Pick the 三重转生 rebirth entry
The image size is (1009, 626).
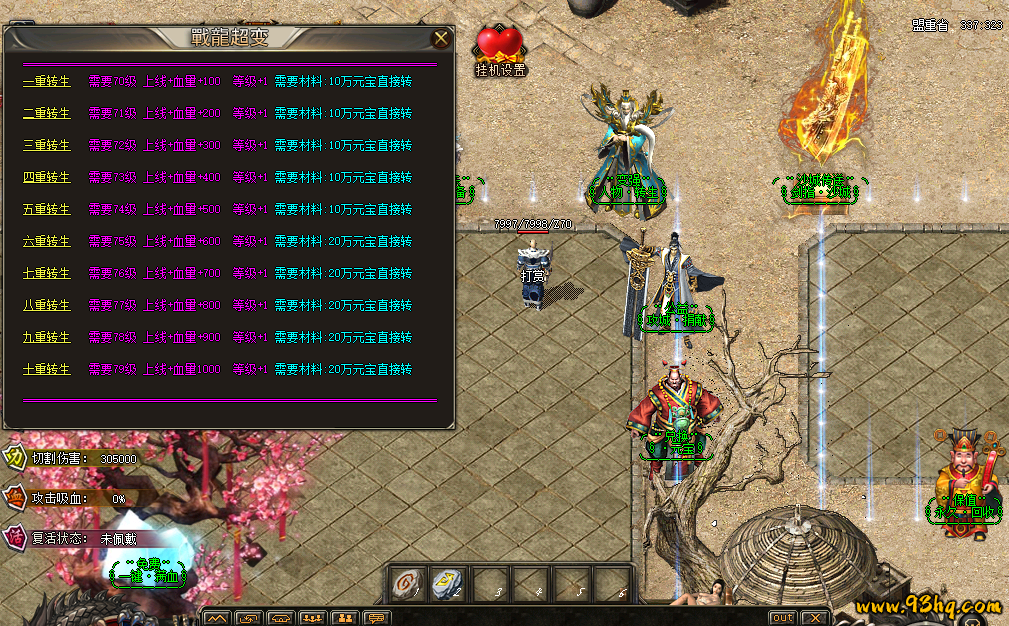(x=46, y=145)
